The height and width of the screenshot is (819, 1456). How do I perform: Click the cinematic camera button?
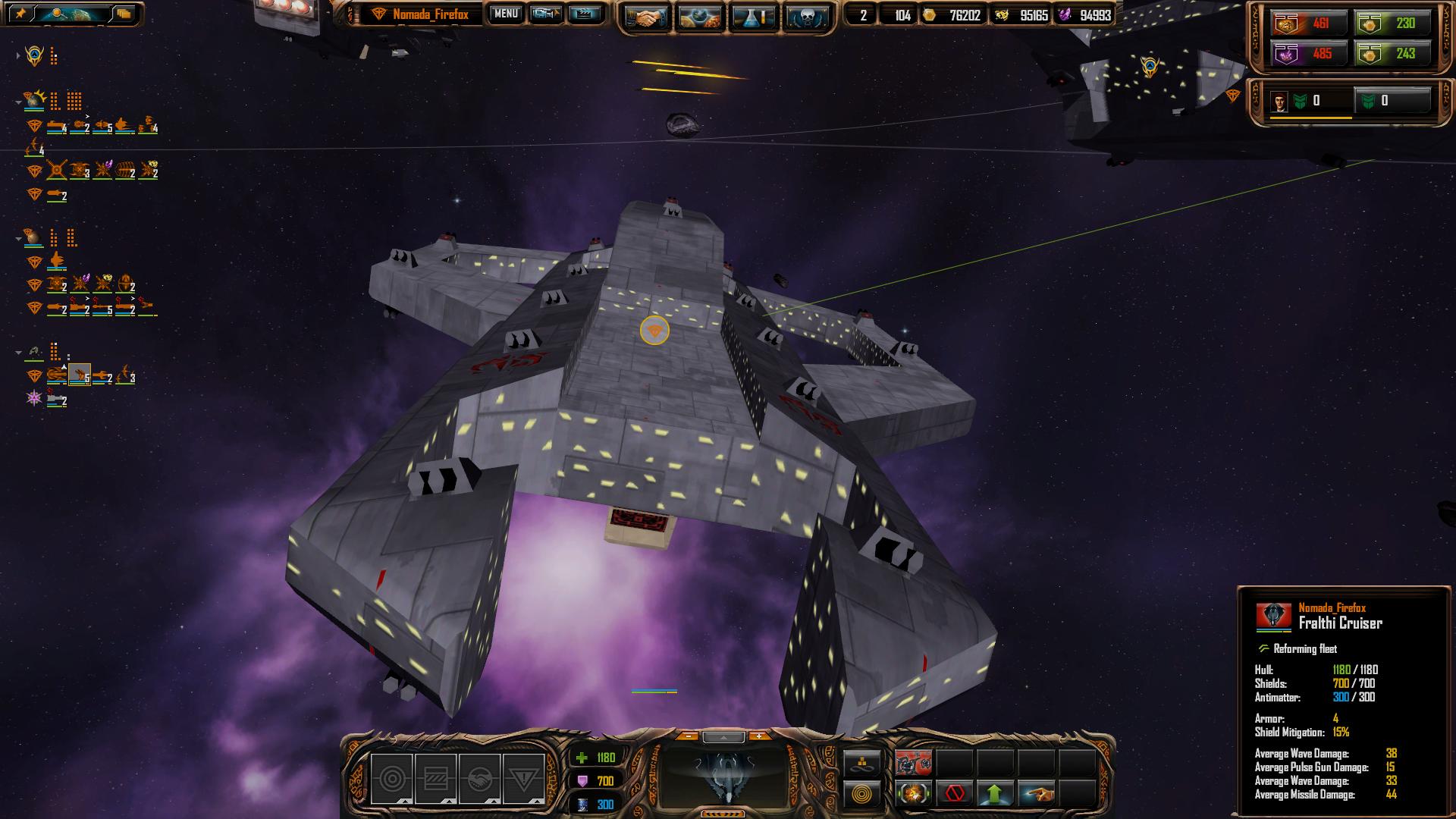[x=546, y=14]
